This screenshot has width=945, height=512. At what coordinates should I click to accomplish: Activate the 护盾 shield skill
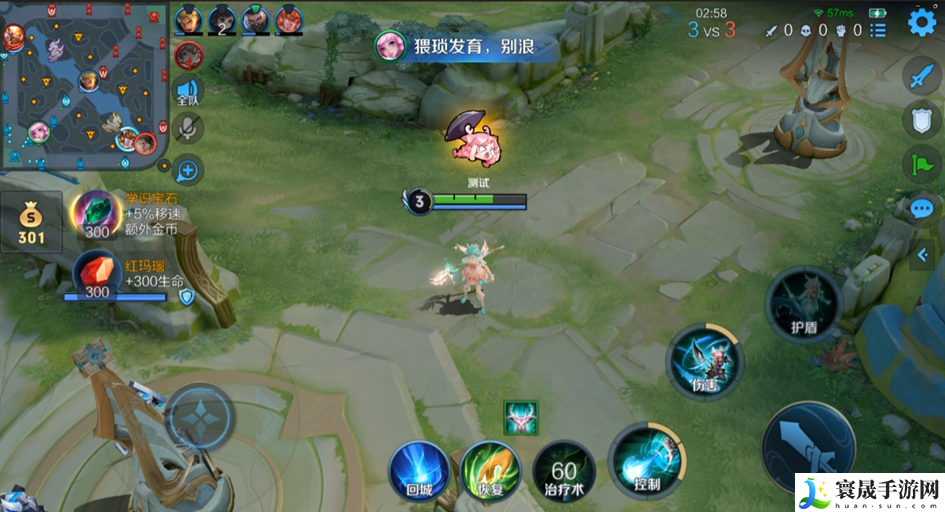click(803, 304)
